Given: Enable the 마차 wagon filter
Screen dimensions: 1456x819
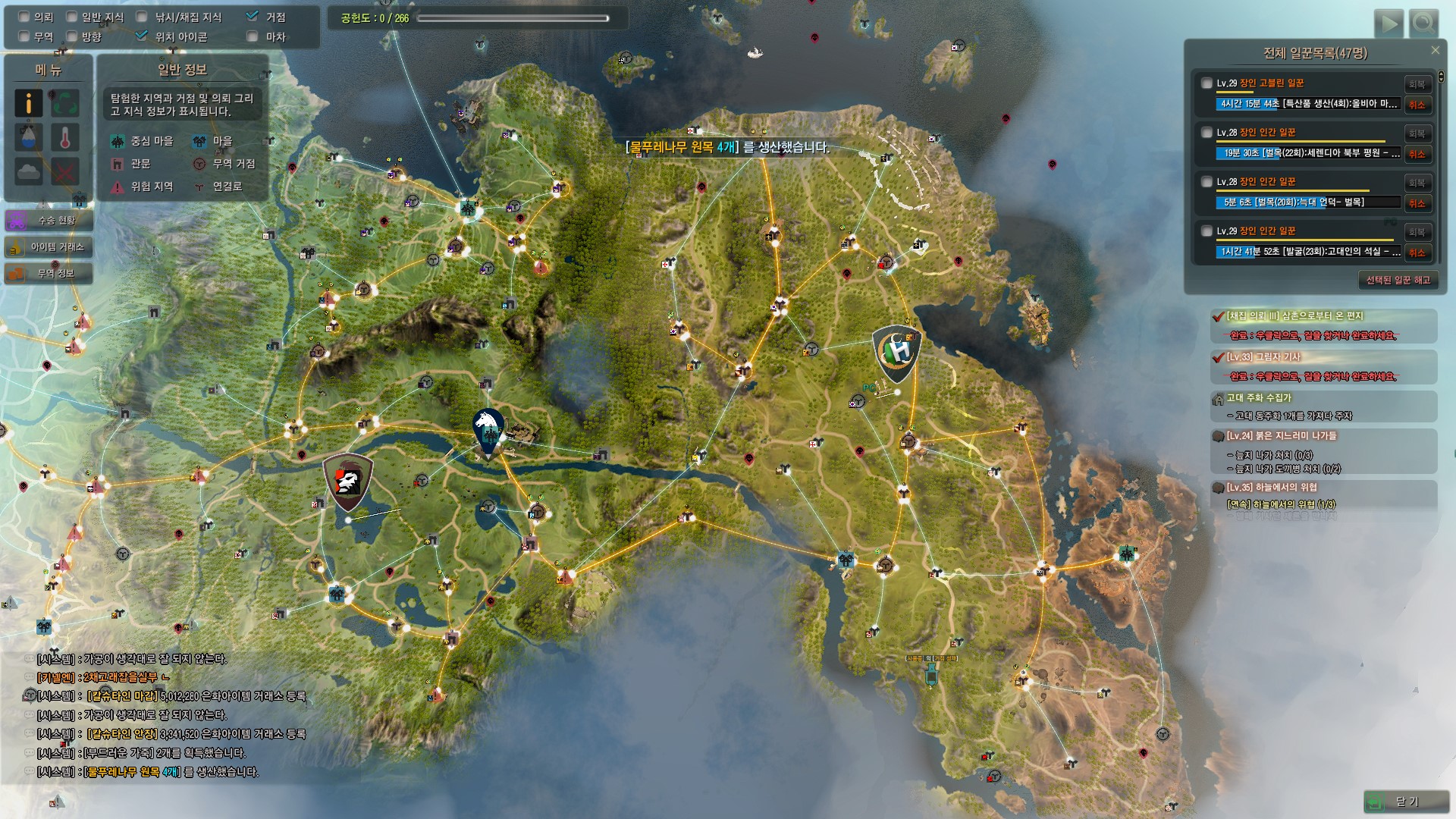Looking at the screenshot, I should (253, 36).
